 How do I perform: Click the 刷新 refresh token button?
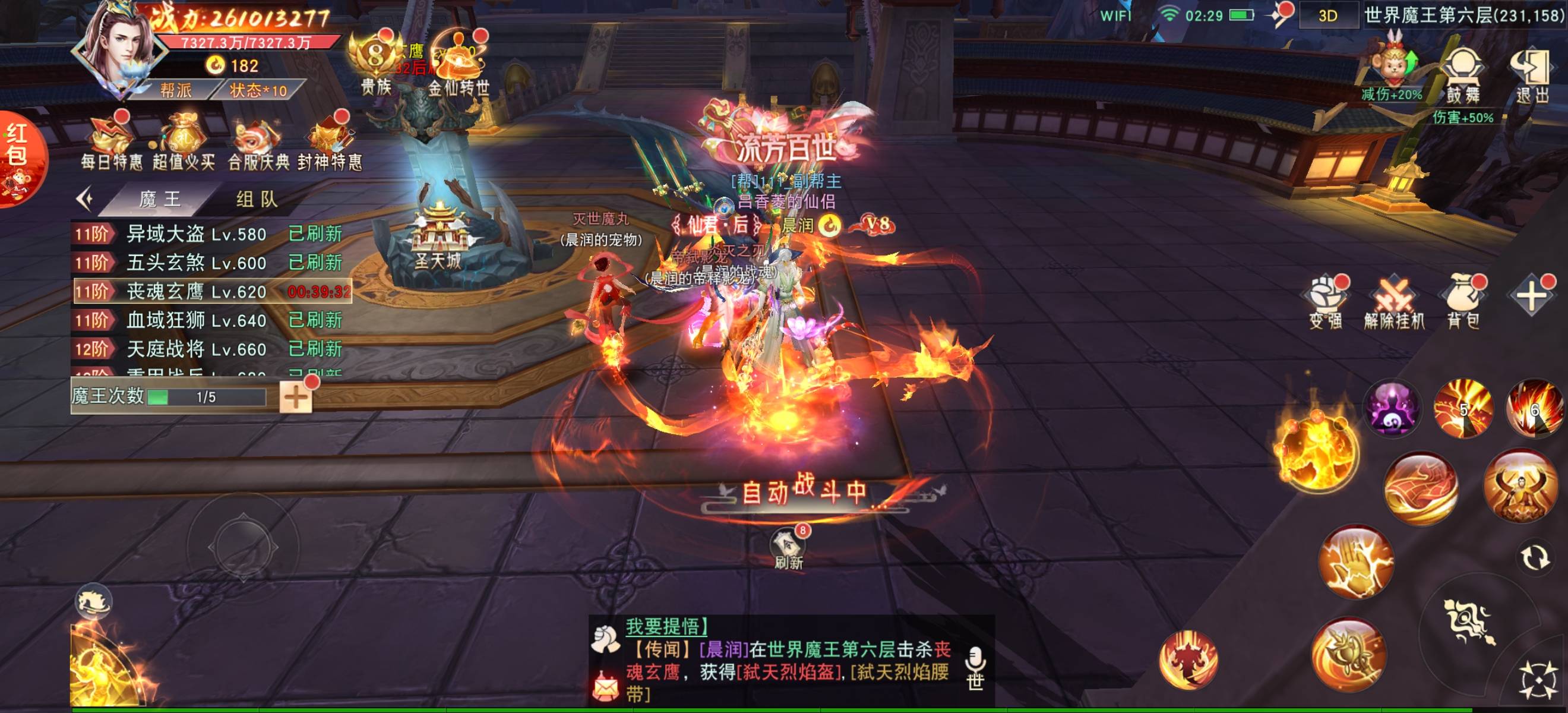[x=788, y=548]
